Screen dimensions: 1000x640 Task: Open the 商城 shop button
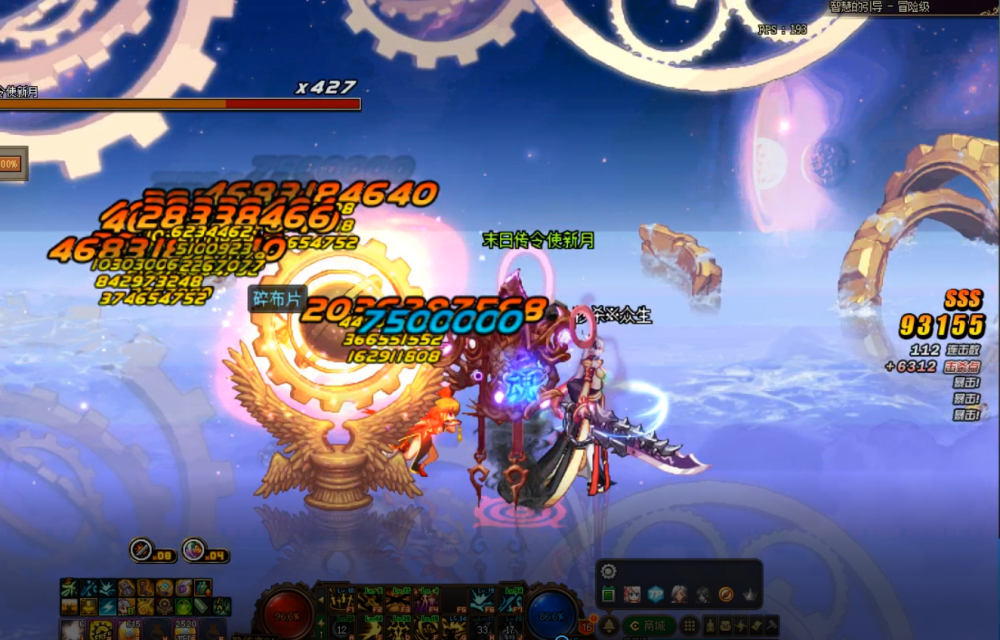(647, 626)
